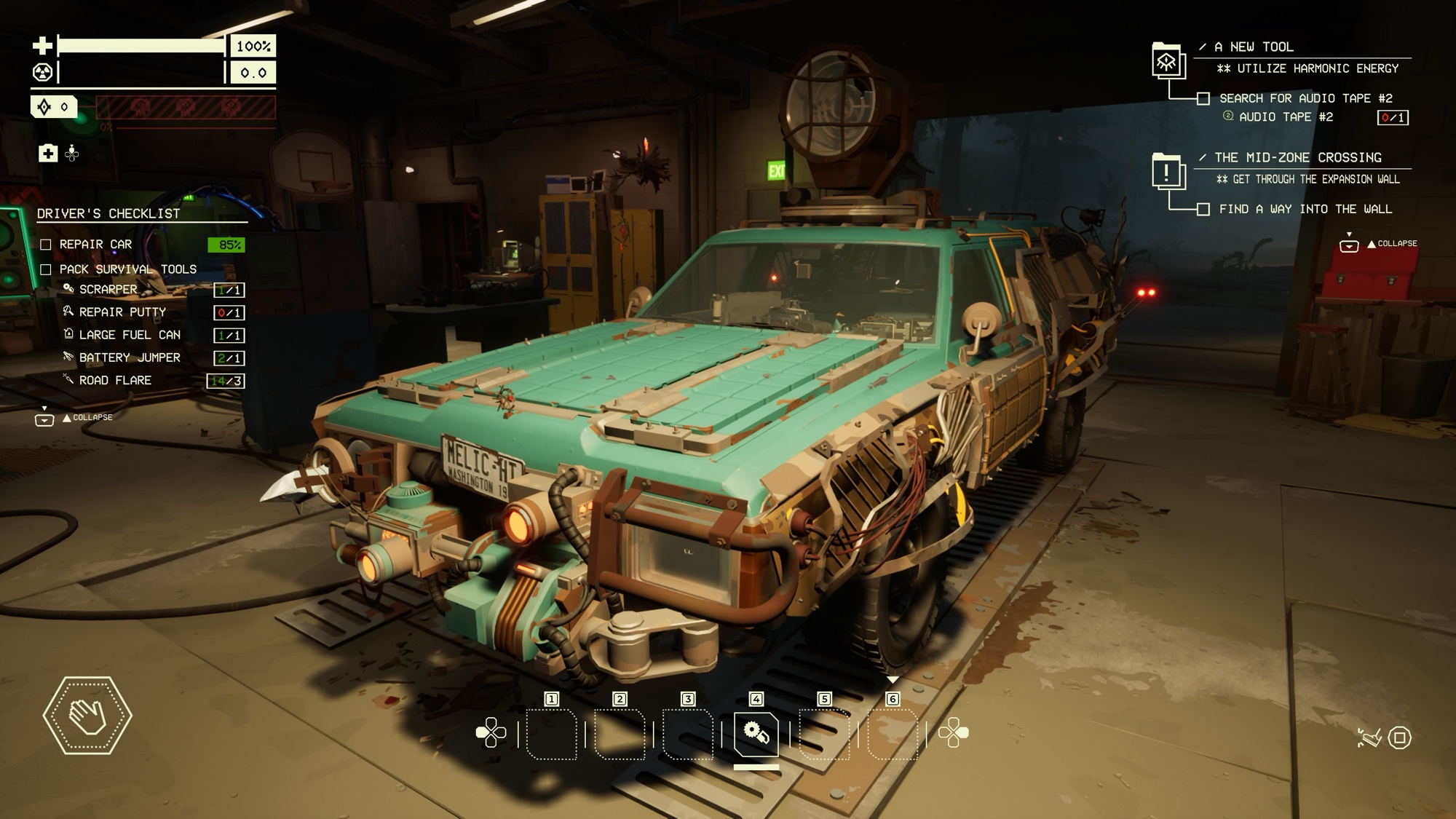
Task: Select the Scrapper checklist row
Action: click(x=108, y=290)
